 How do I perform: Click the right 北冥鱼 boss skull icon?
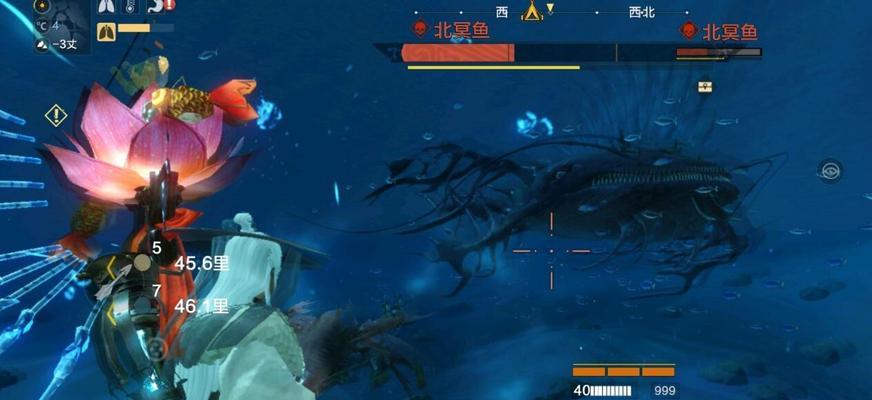688,31
